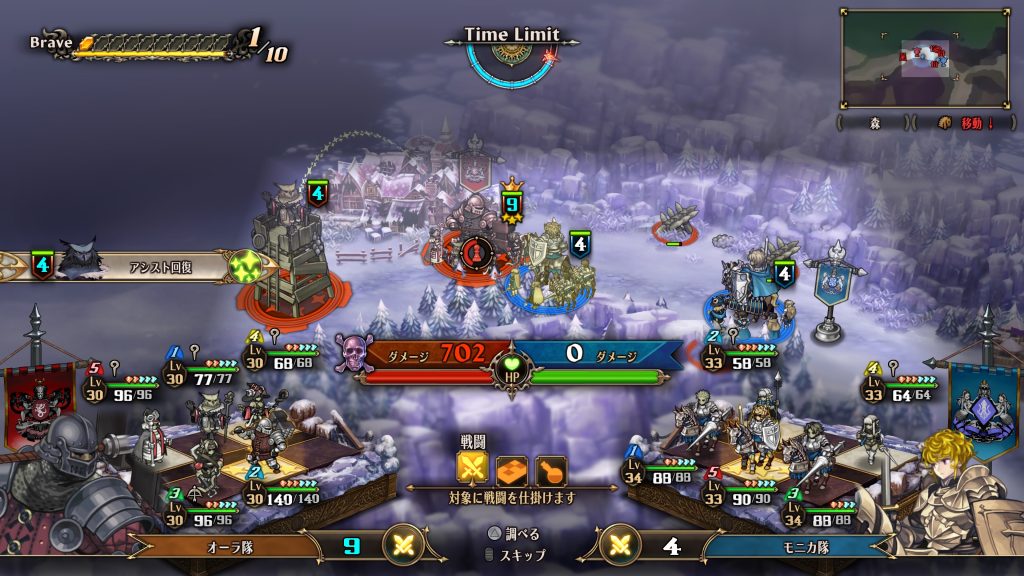The image size is (1024, 576).
Task: Open the minimap in the corner
Action: tap(925, 58)
